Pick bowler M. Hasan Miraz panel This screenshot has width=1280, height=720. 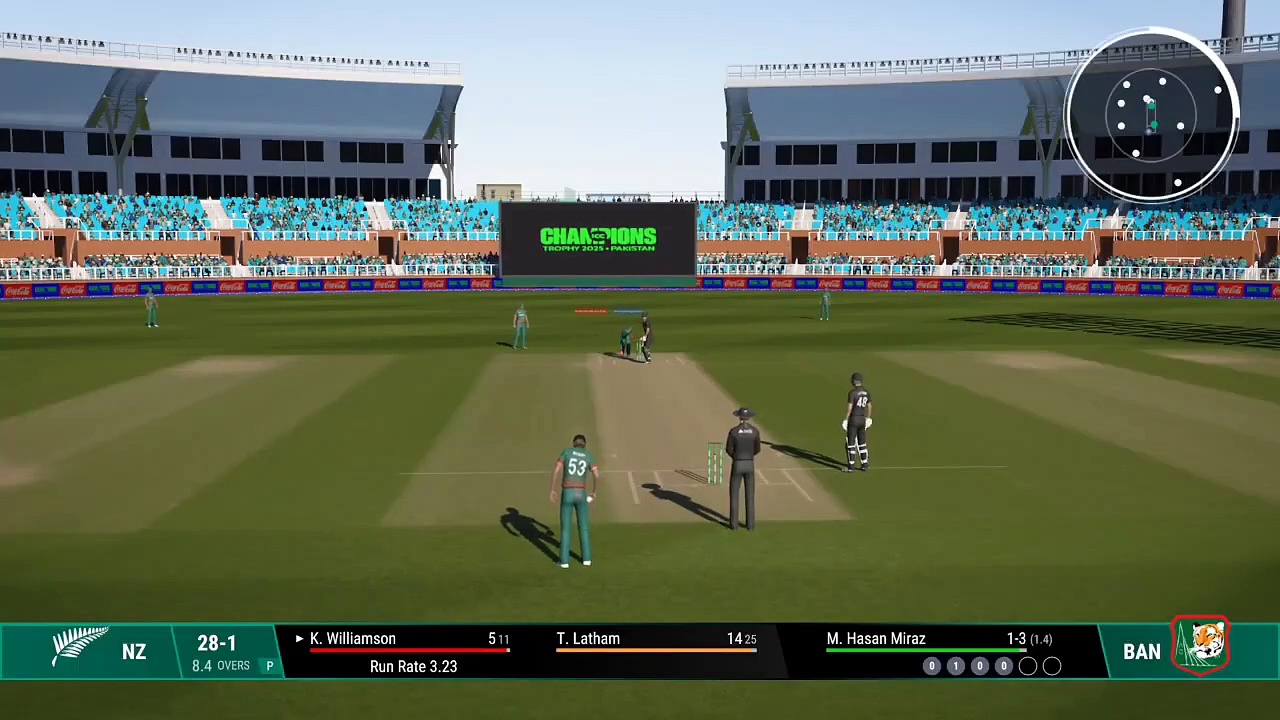(876, 639)
